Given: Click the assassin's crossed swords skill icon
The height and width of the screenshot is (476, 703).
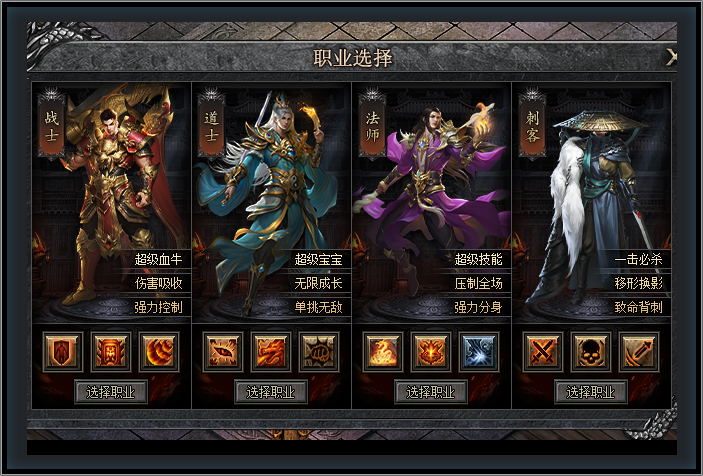Looking at the screenshot, I should (543, 352).
